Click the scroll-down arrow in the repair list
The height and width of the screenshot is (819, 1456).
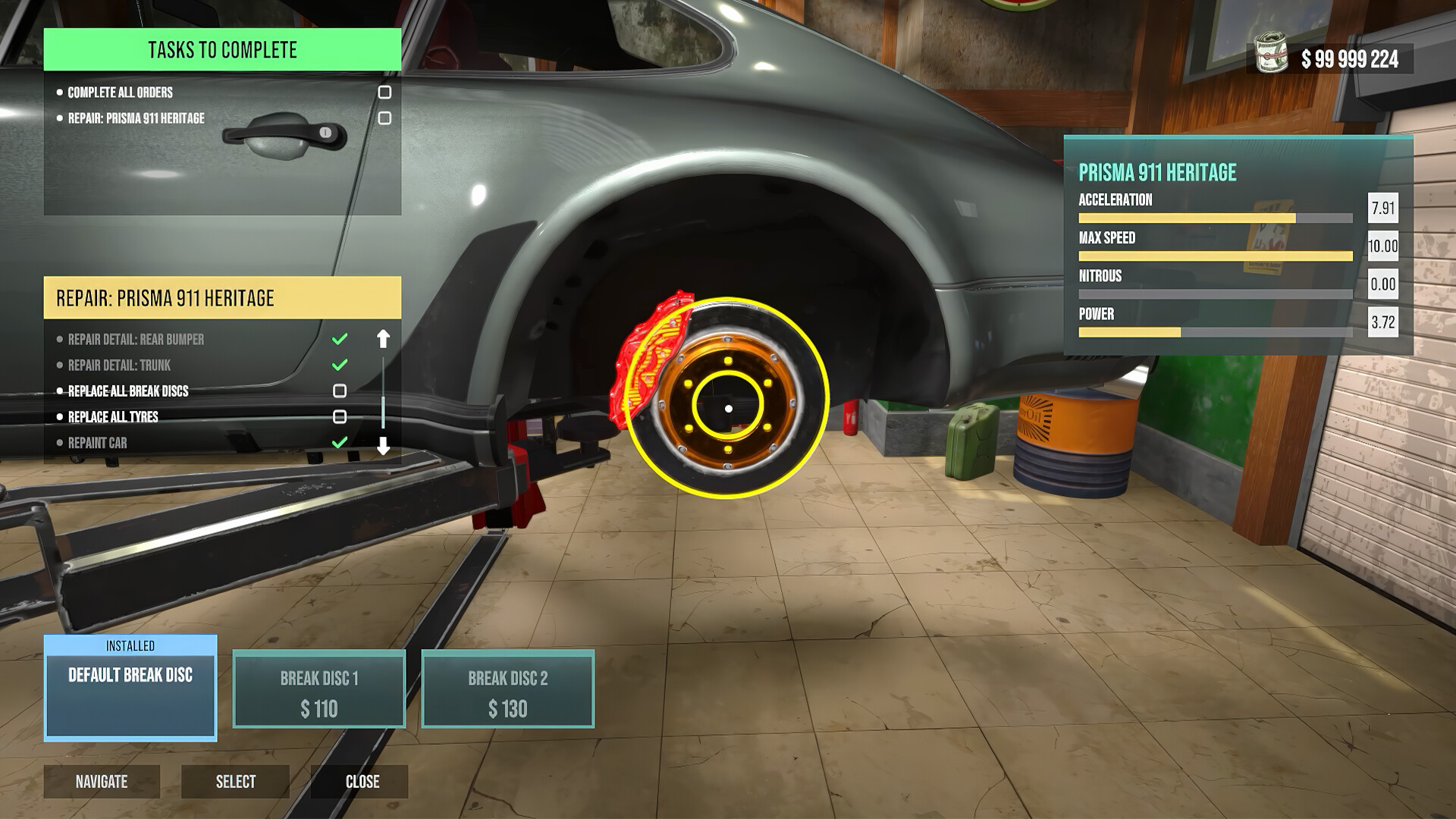(383, 447)
